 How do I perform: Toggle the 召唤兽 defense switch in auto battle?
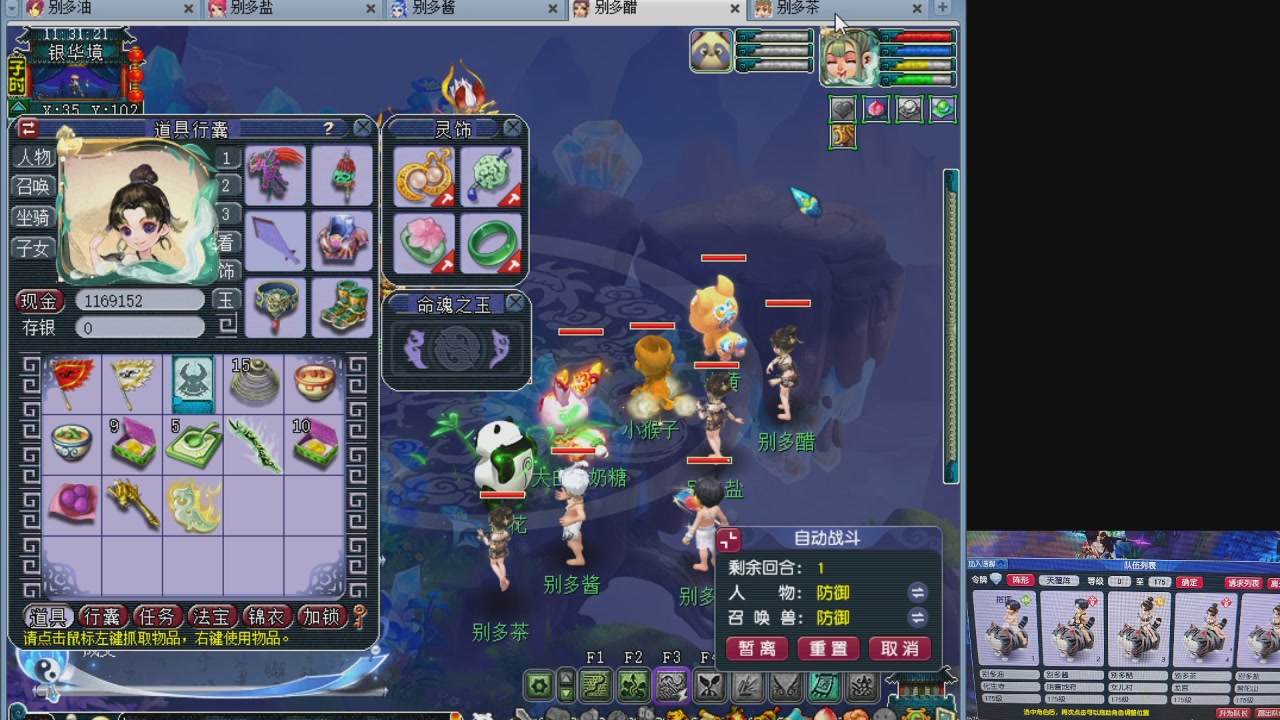[x=917, y=617]
